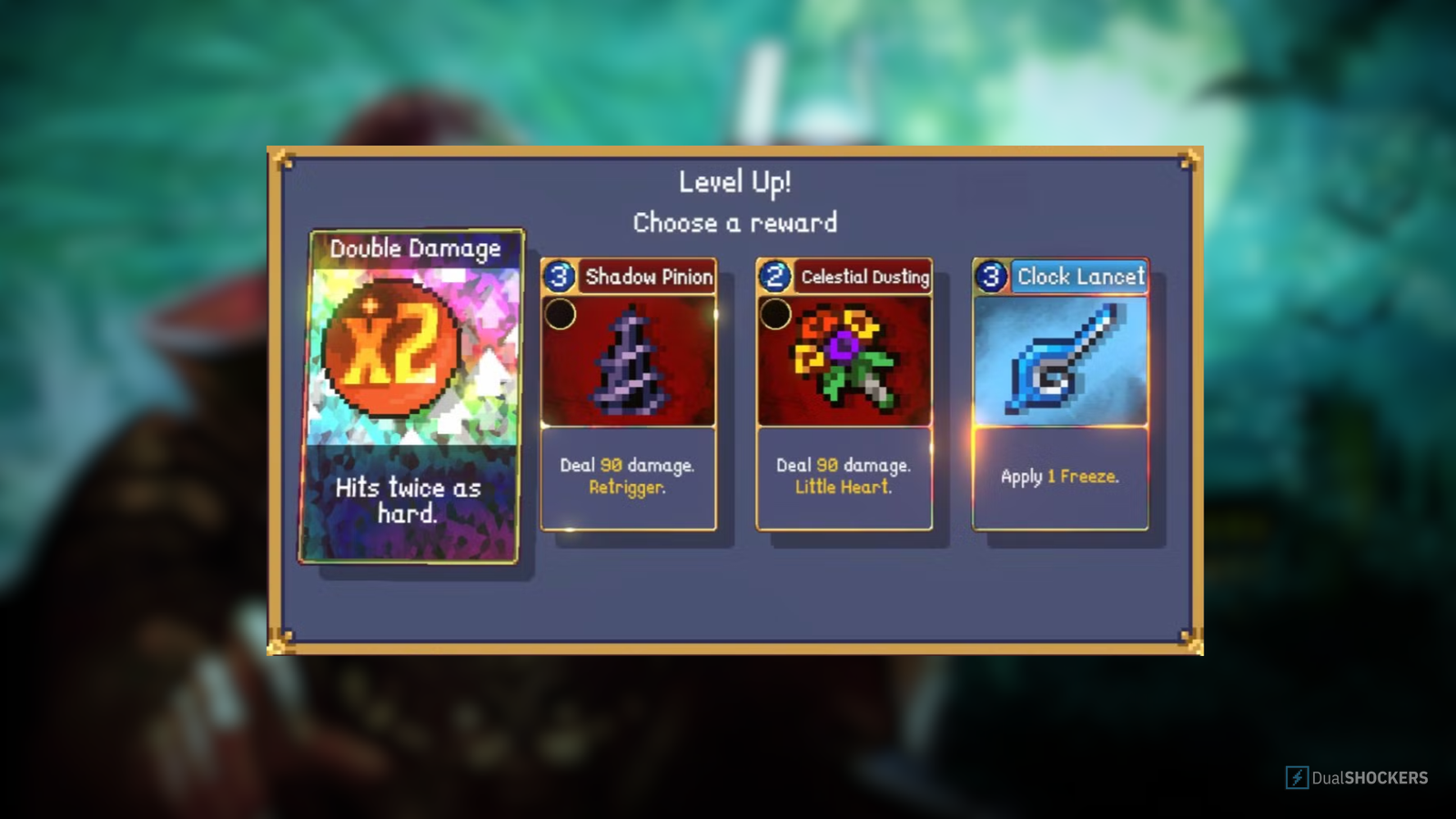
Task: Click the Little Heart keyword link
Action: pos(844,489)
